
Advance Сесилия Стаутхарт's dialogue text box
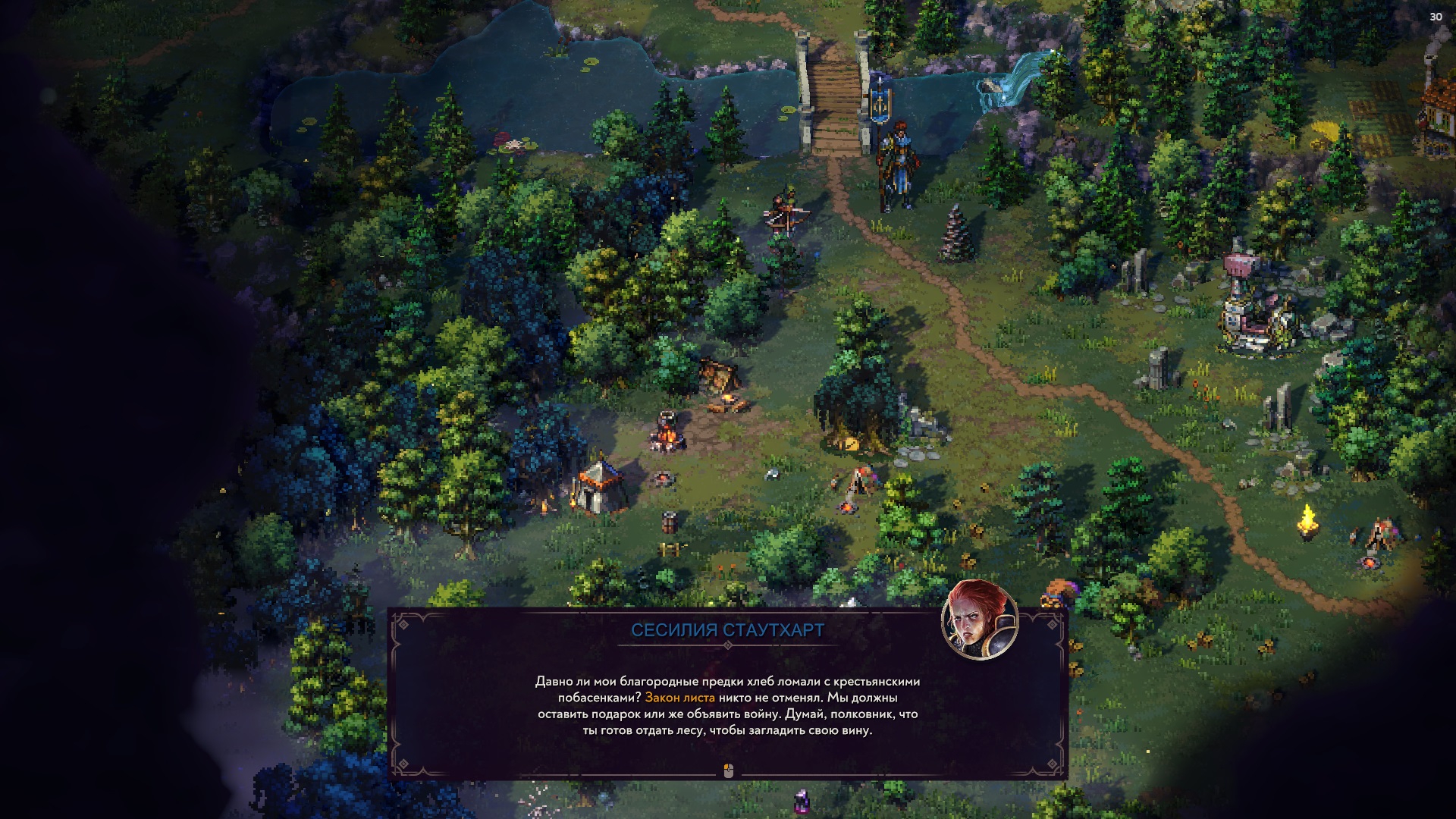tap(728, 771)
